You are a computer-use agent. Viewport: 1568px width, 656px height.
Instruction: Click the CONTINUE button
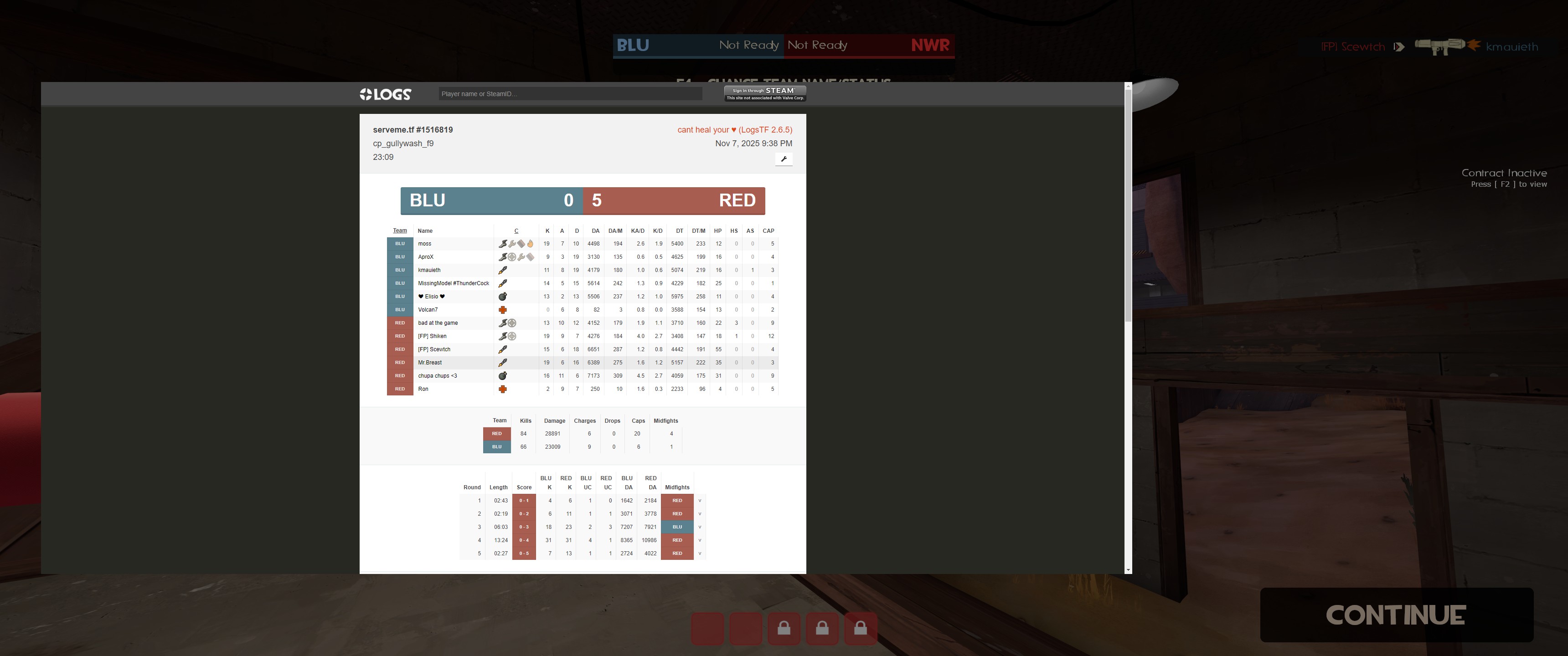1396,615
